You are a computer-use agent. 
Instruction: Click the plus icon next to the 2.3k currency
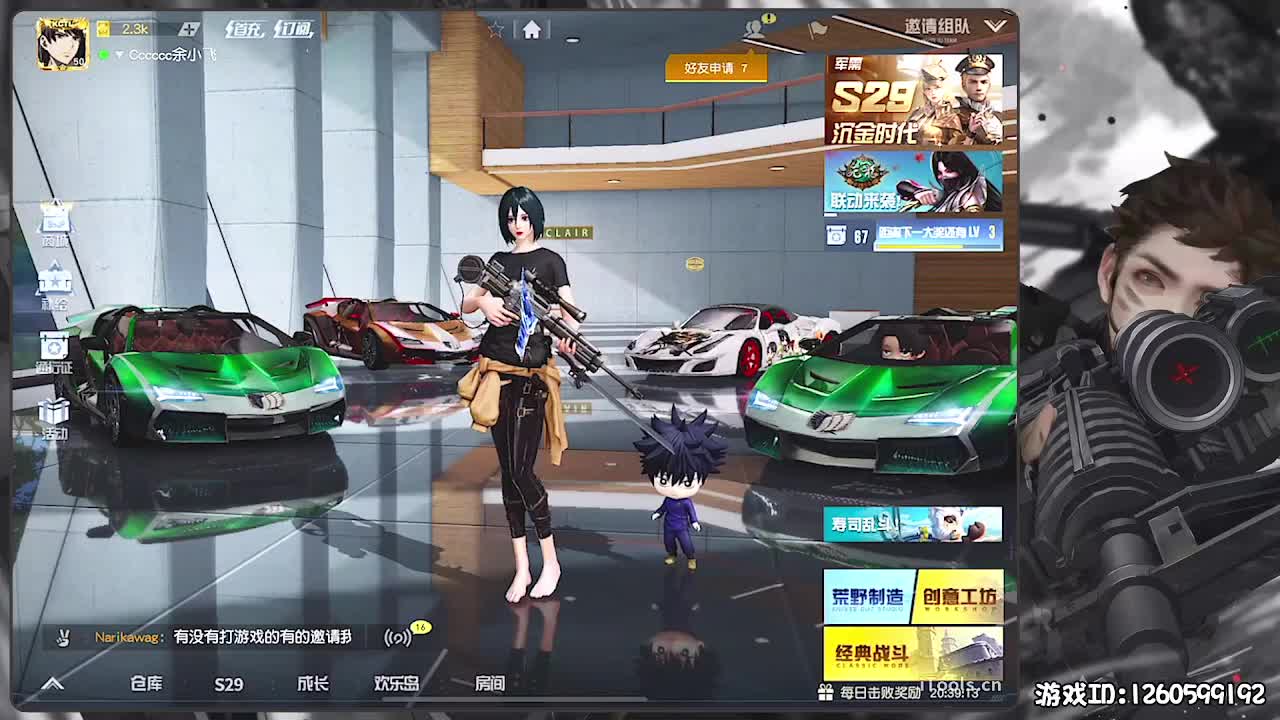pyautogui.click(x=190, y=29)
